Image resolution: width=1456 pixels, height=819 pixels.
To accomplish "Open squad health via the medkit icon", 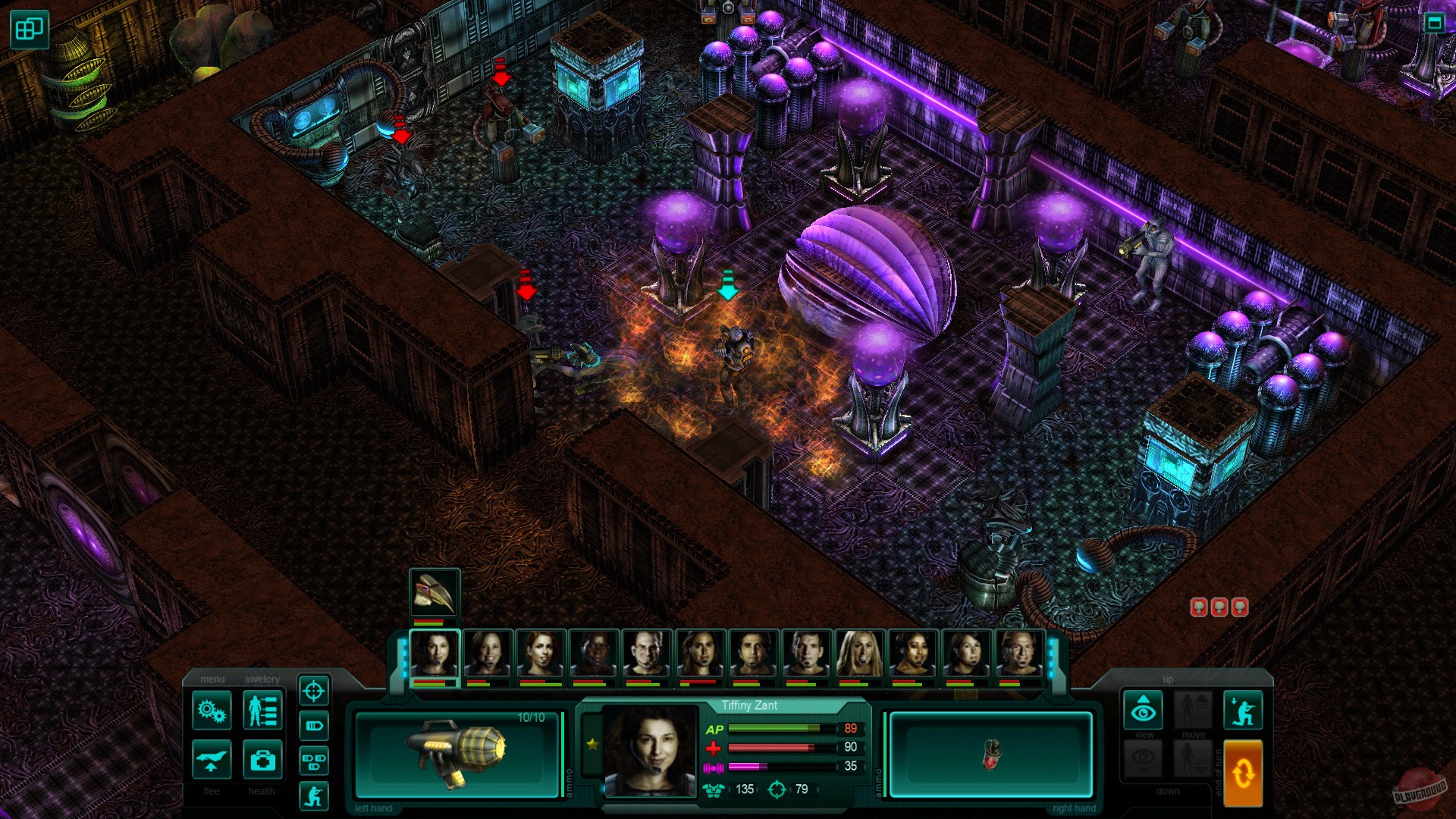I will coord(262,761).
